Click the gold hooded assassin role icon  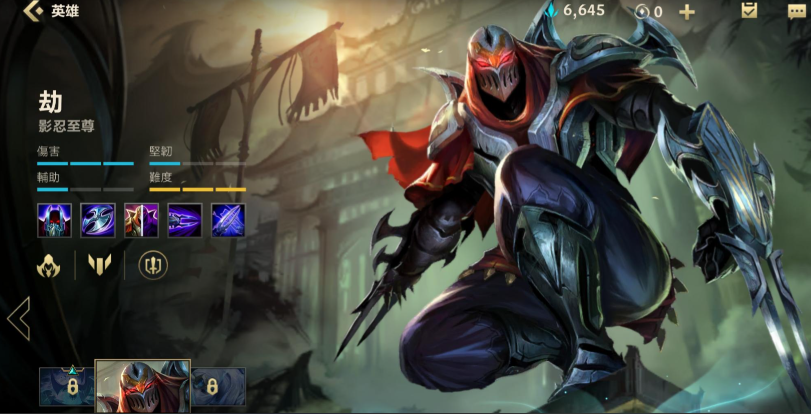coord(50,265)
